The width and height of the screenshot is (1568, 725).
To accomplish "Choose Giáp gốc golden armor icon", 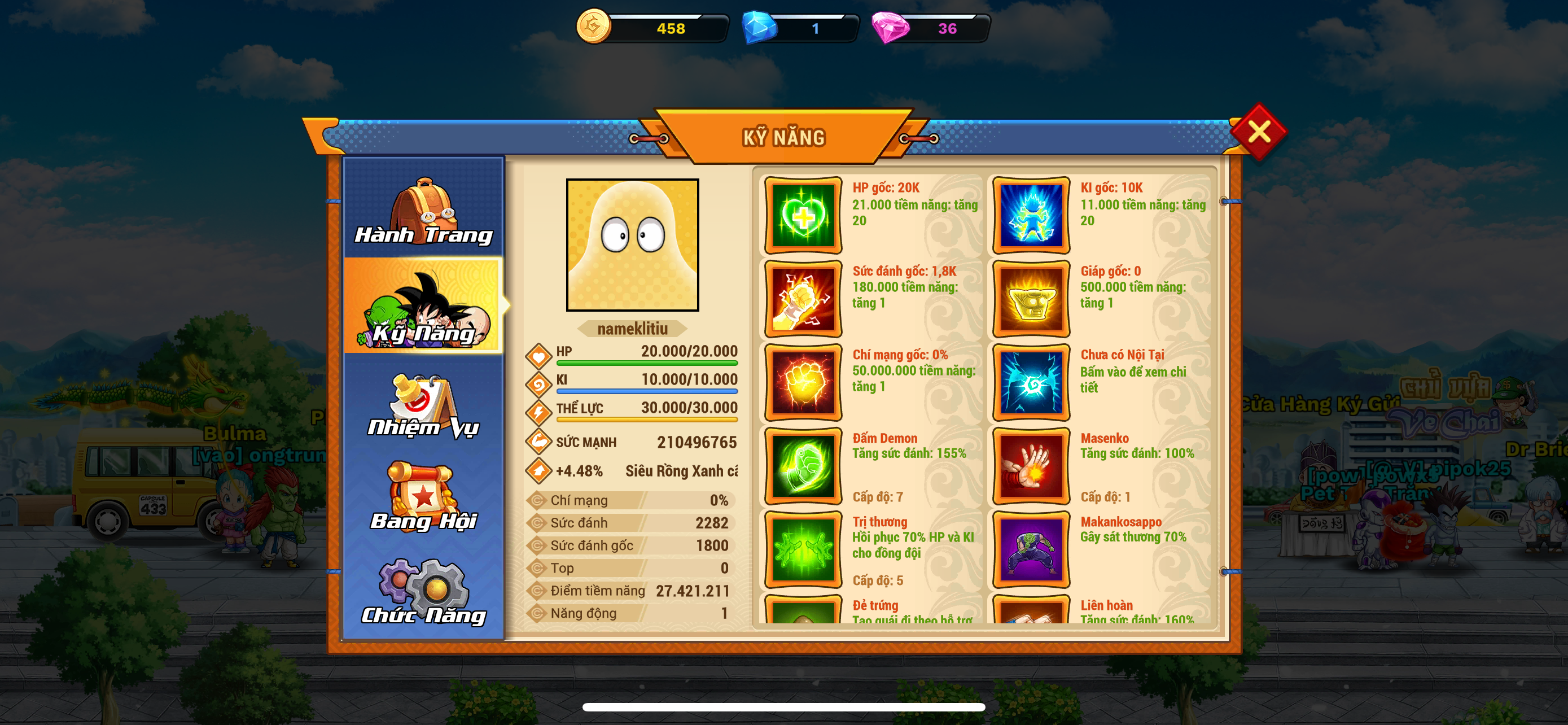I will 1031,299.
